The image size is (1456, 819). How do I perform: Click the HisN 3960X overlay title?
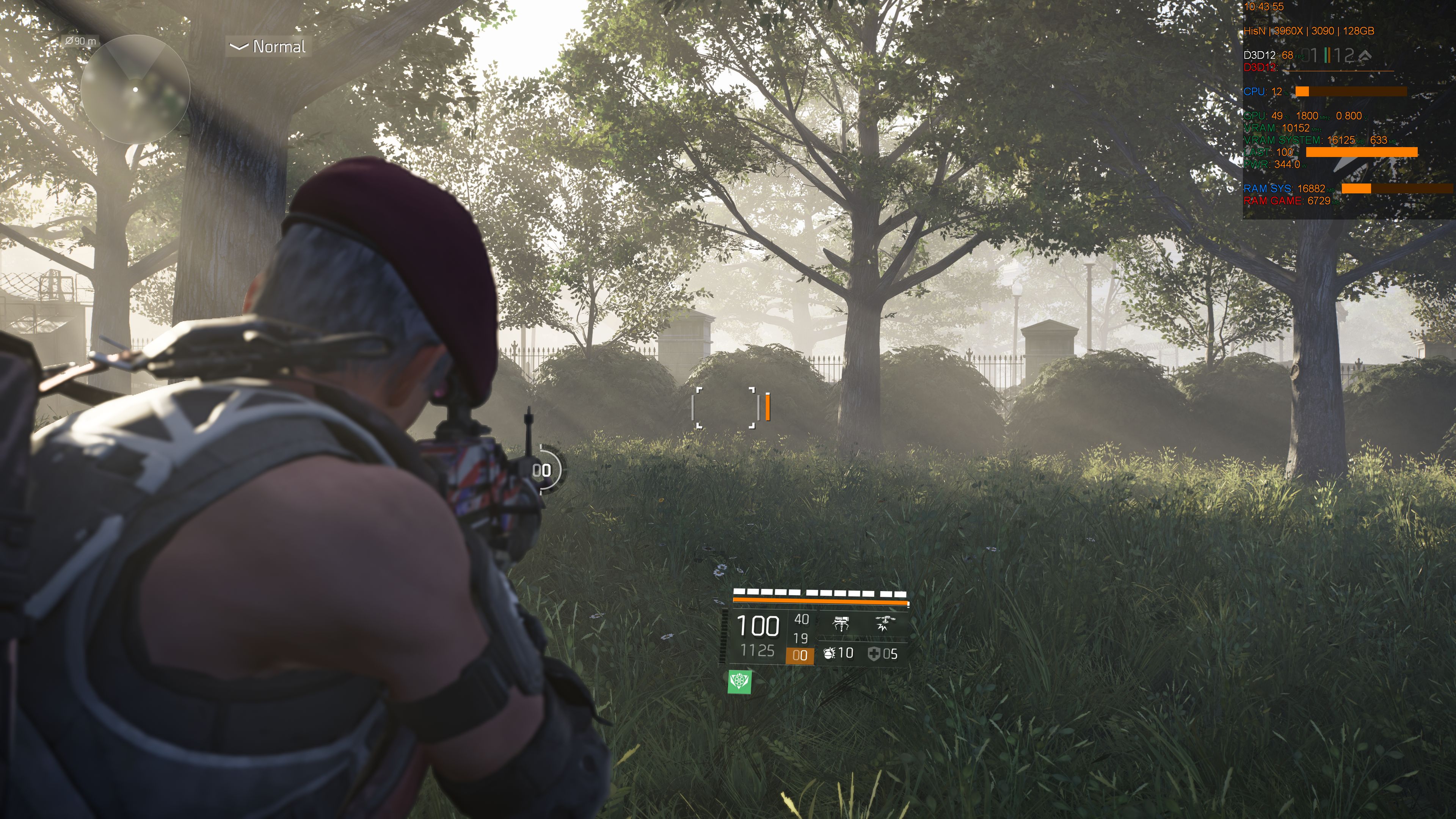tap(1309, 31)
